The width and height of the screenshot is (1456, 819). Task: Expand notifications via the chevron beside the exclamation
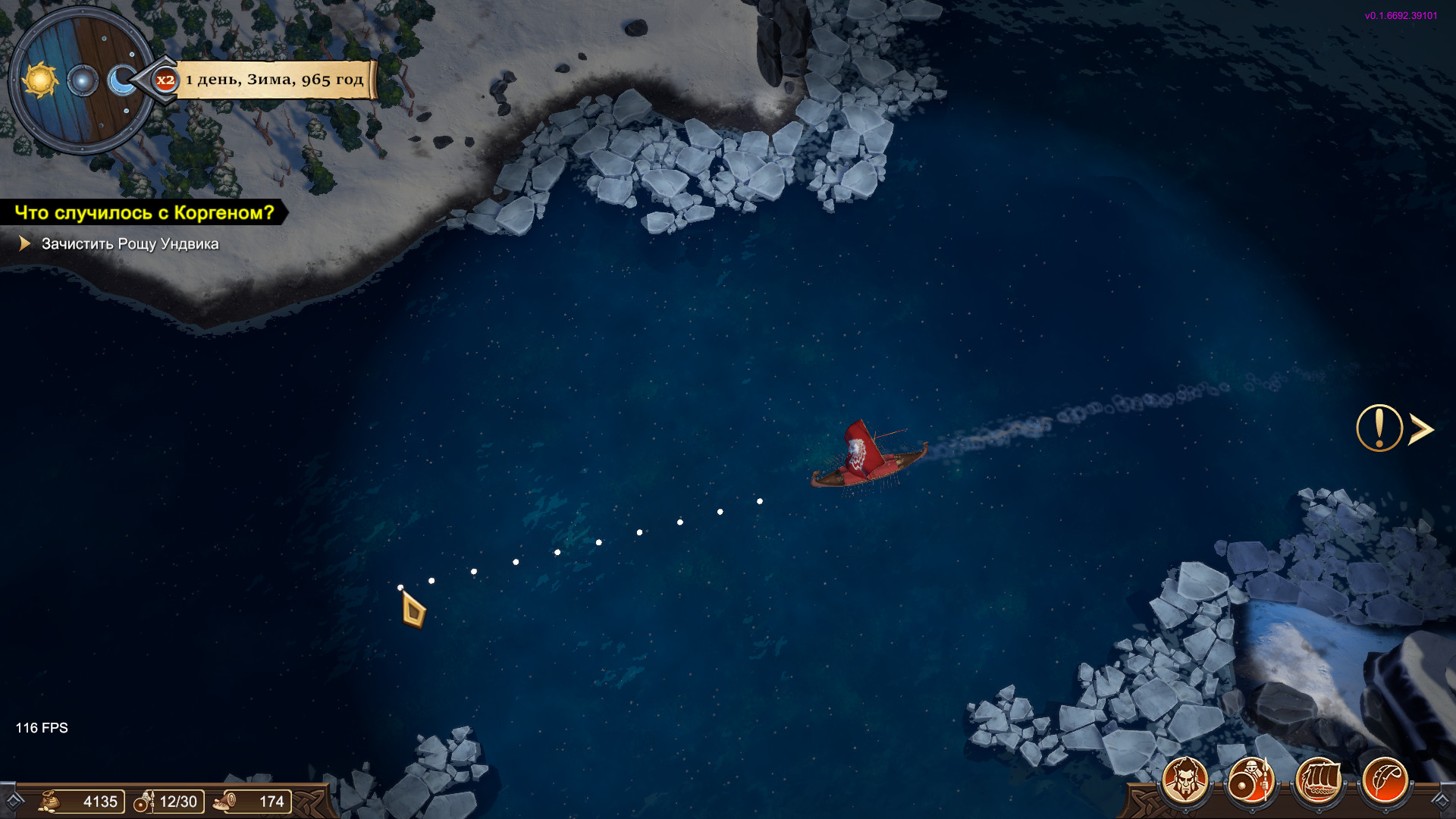coord(1420,430)
